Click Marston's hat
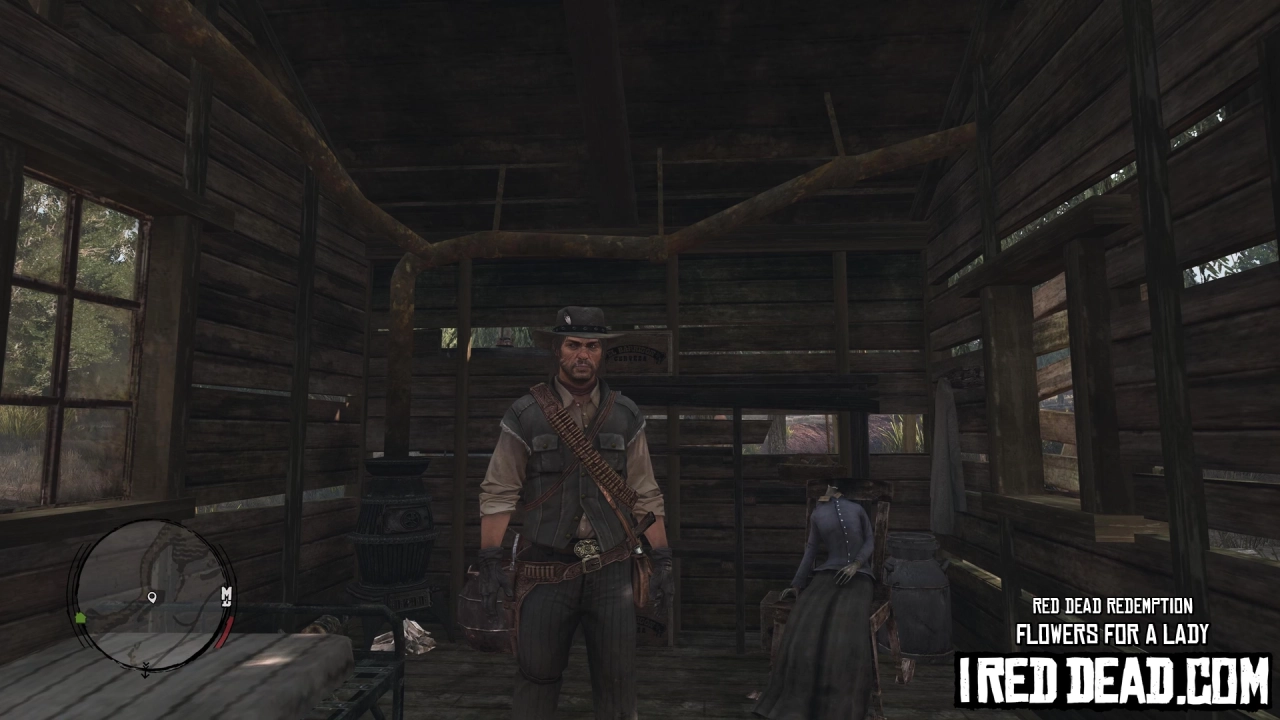 pos(580,320)
